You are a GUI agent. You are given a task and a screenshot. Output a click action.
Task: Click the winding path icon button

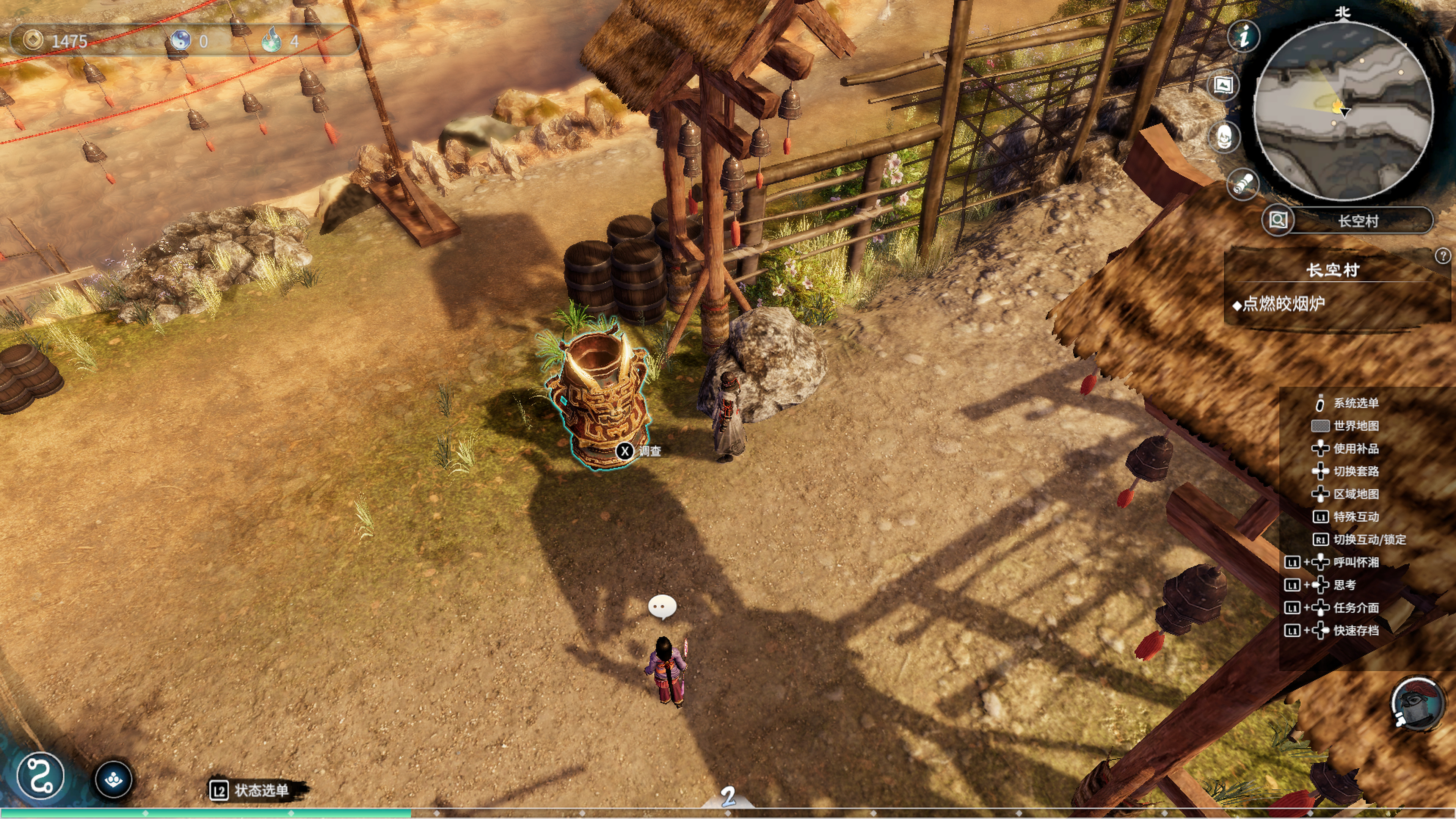click(40, 775)
